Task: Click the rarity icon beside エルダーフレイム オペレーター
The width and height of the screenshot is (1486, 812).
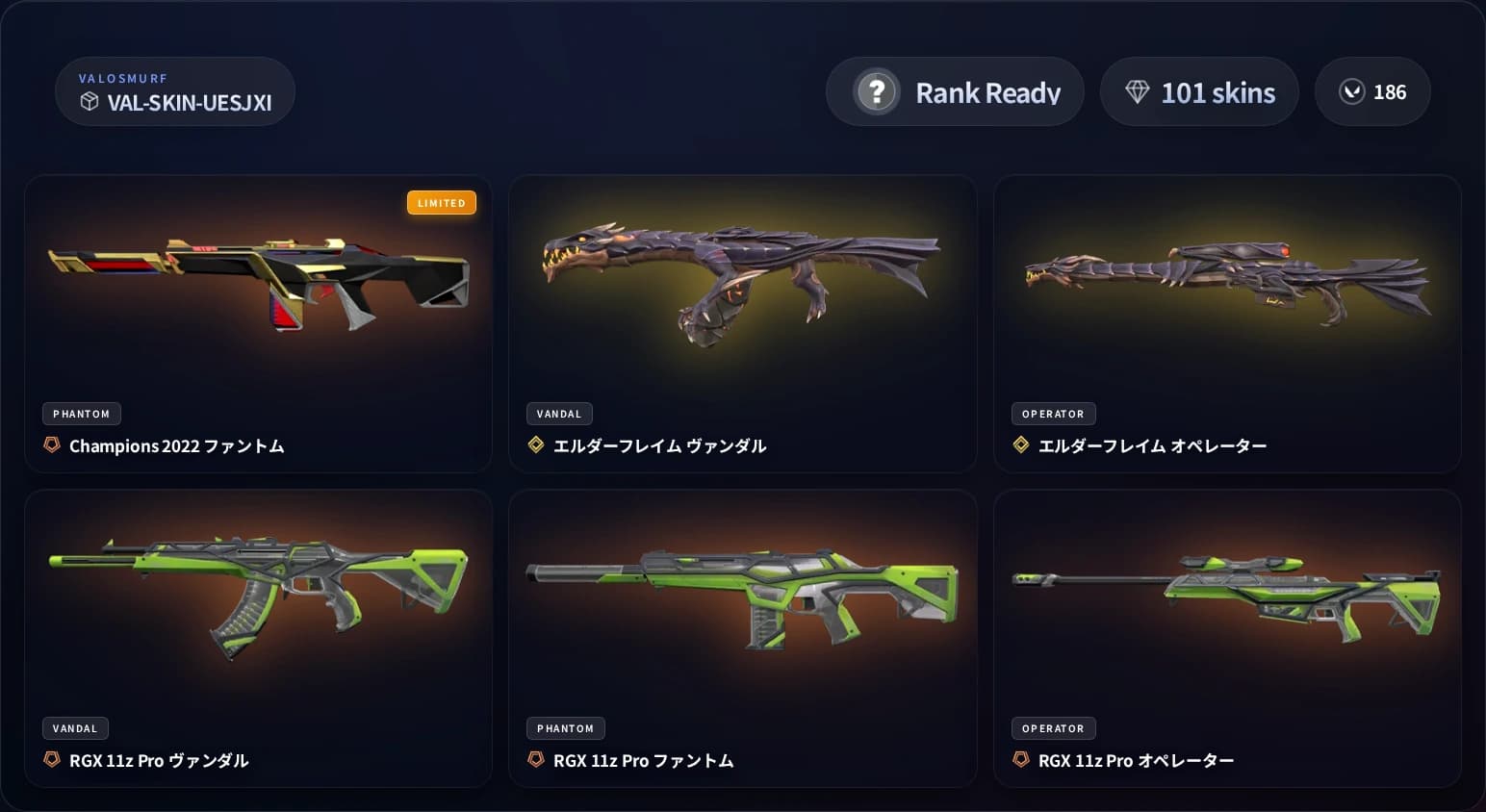Action: coord(1019,444)
